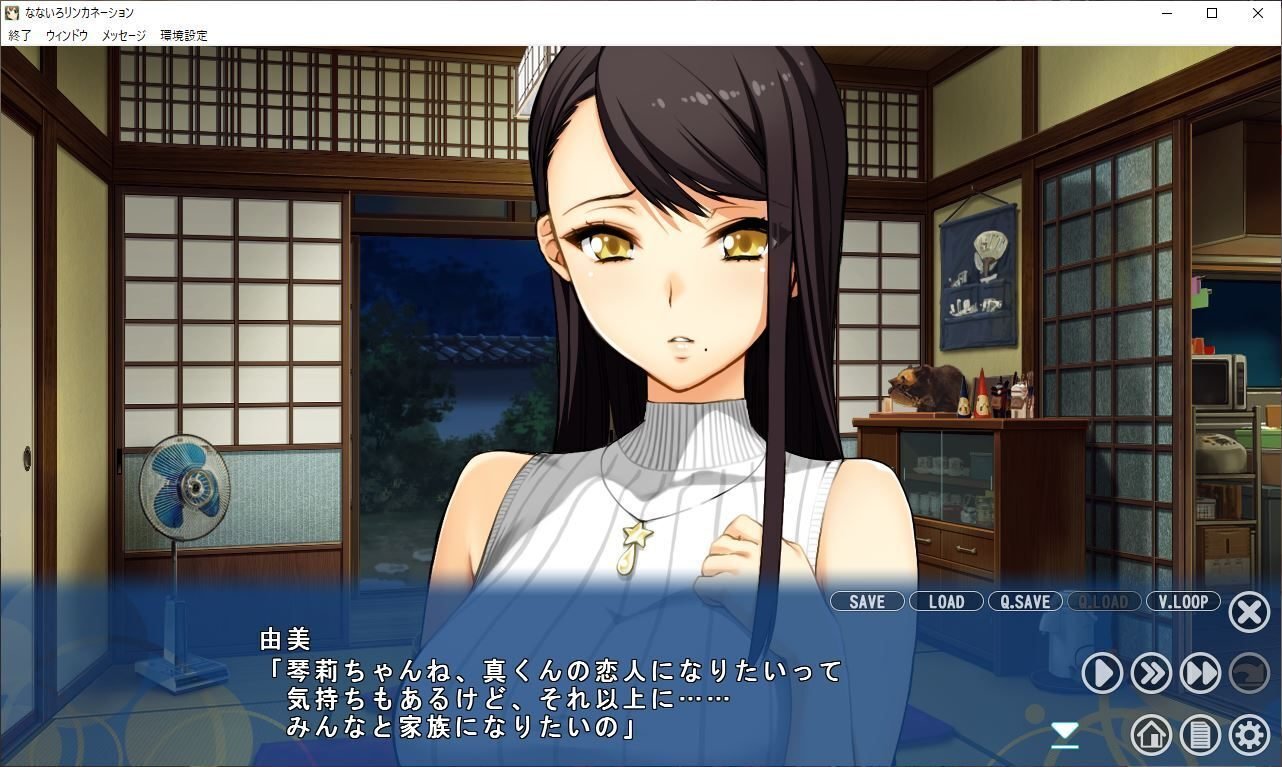This screenshot has height=767, width=1282.
Task: Click the disabled Q.LOAD button
Action: pyautogui.click(x=1104, y=601)
